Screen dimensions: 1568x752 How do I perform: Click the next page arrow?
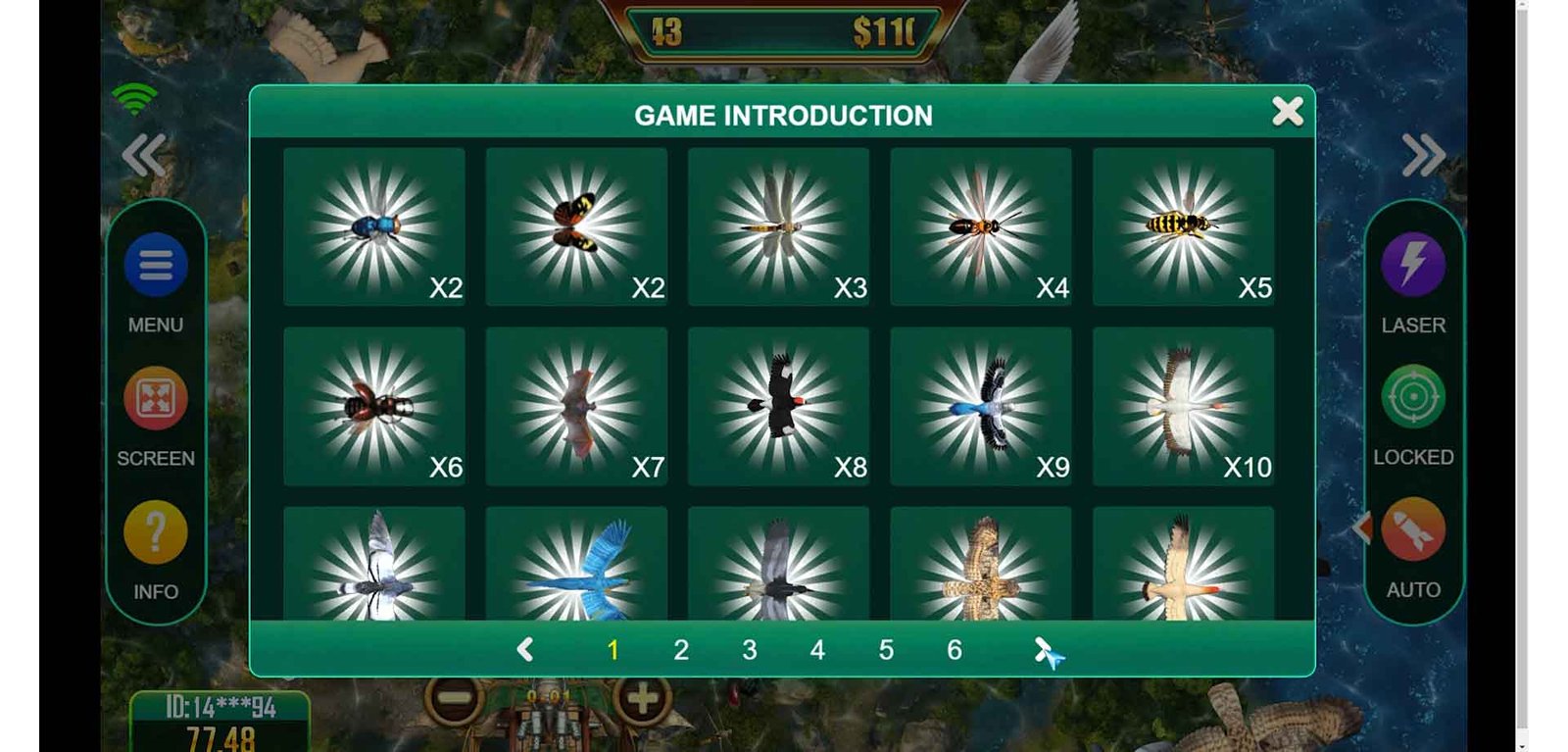[x=1043, y=649]
